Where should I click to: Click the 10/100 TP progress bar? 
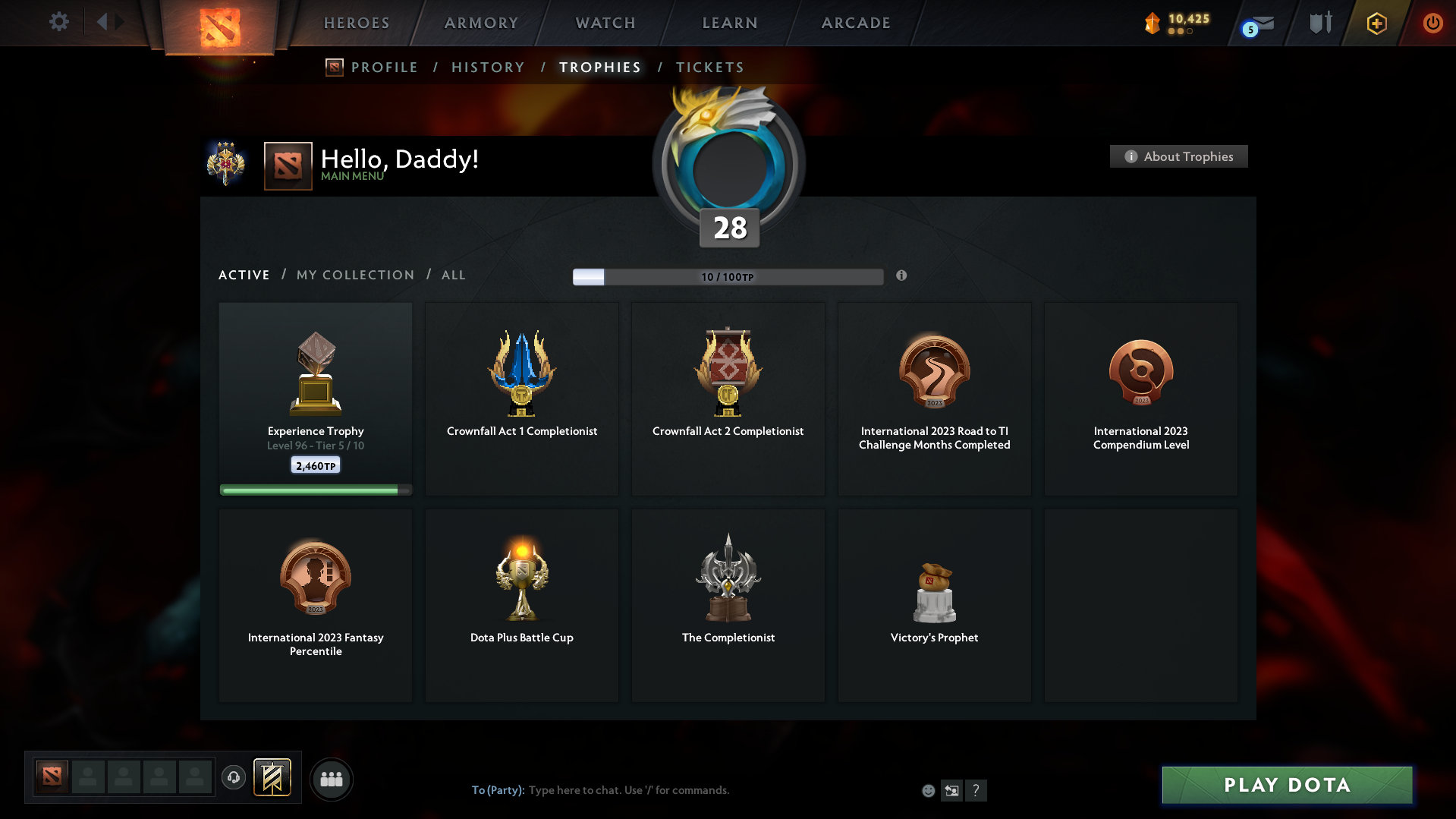(x=728, y=276)
